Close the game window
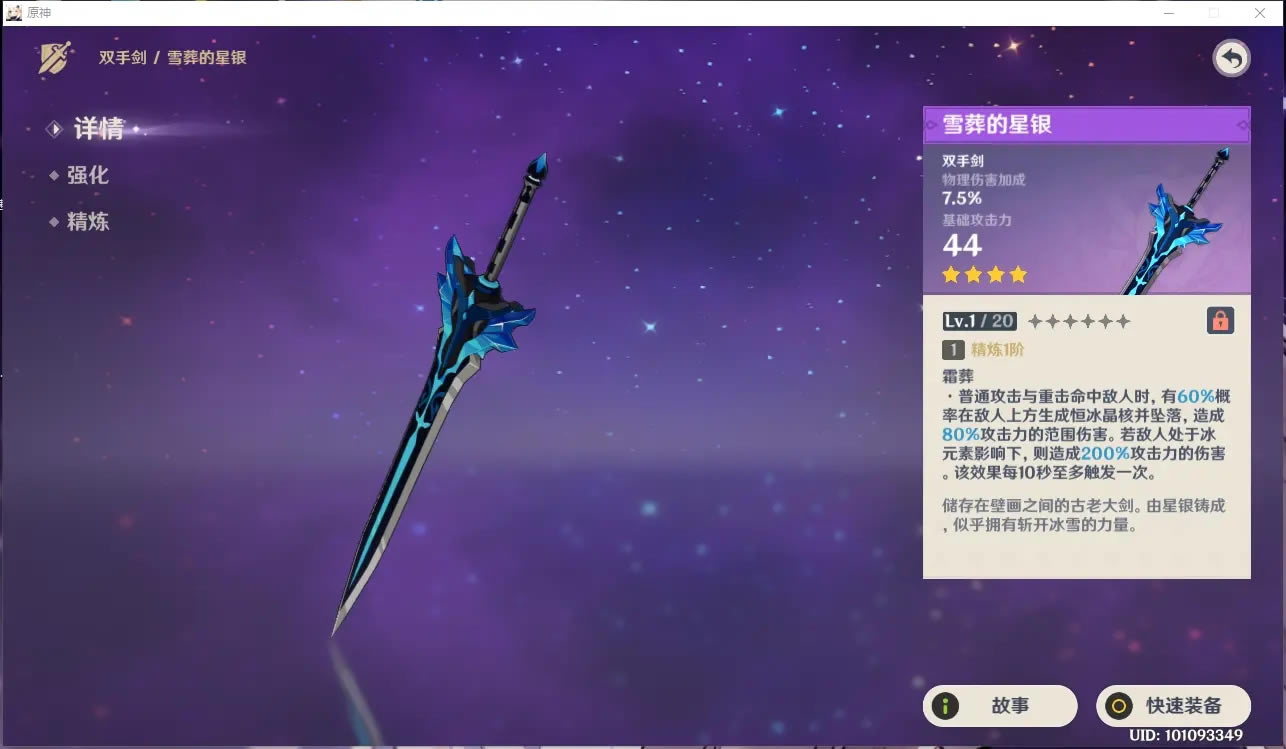Viewport: 1286px width, 749px height. pos(1260,13)
